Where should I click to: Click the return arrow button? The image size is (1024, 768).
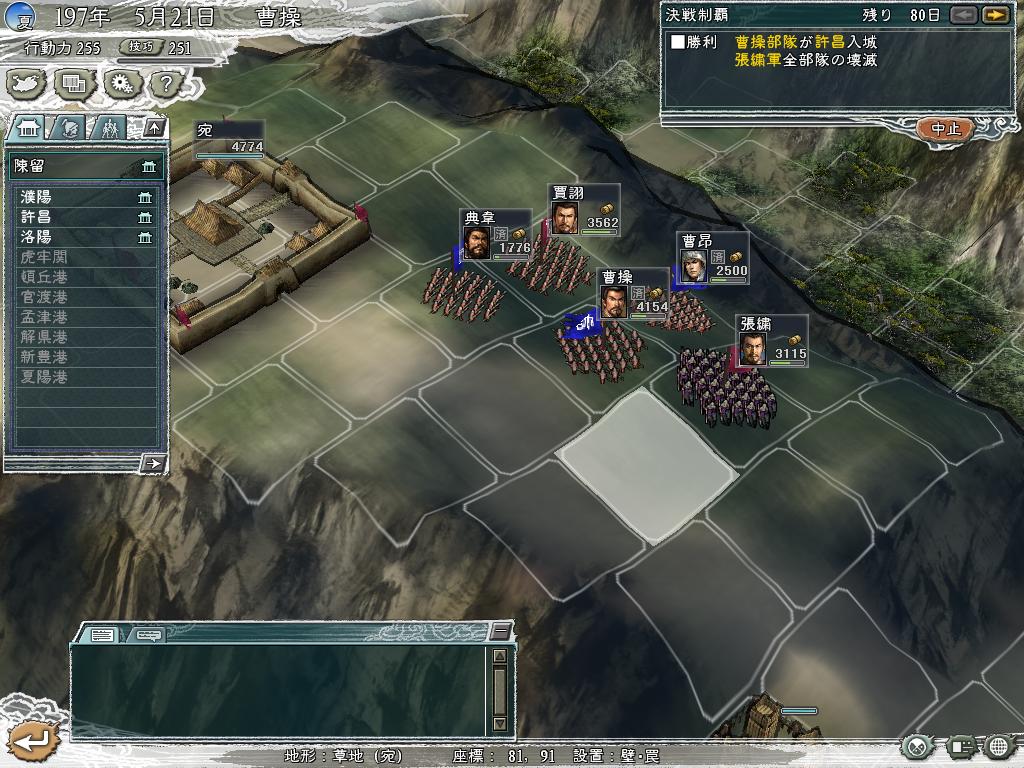point(32,741)
